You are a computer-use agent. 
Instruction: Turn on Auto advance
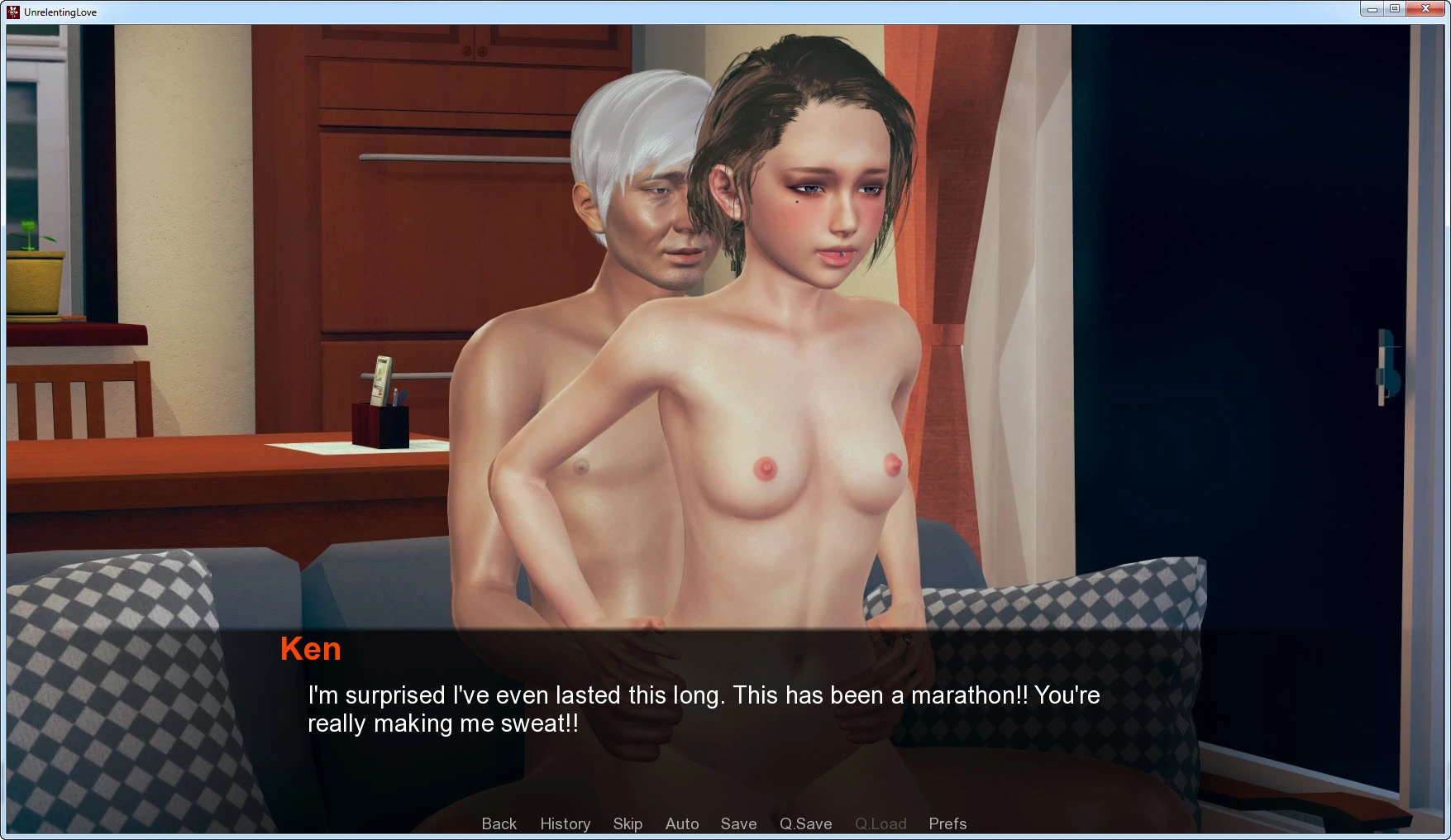click(682, 823)
